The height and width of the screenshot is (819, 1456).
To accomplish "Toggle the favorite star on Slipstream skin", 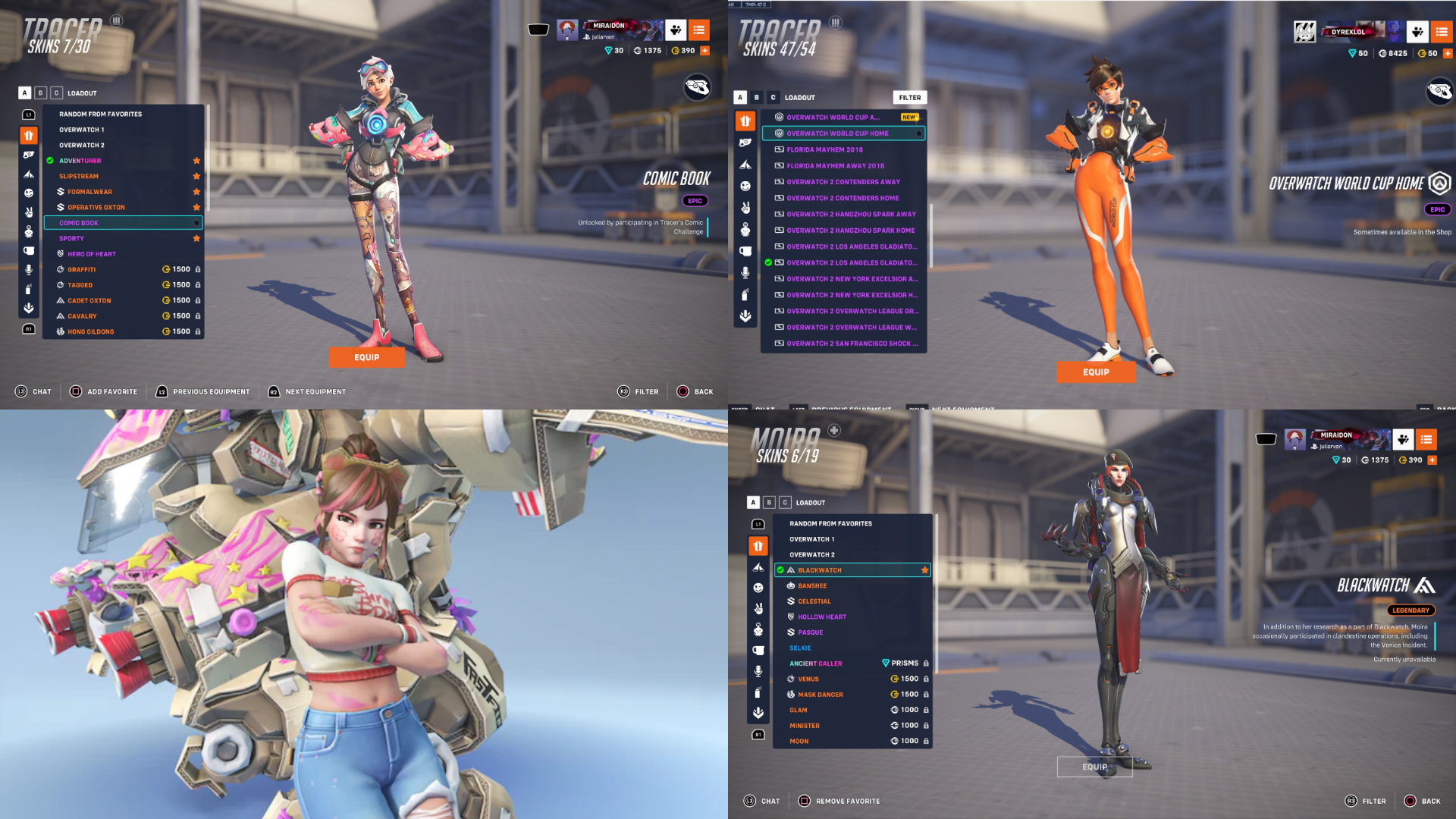I will coord(196,176).
